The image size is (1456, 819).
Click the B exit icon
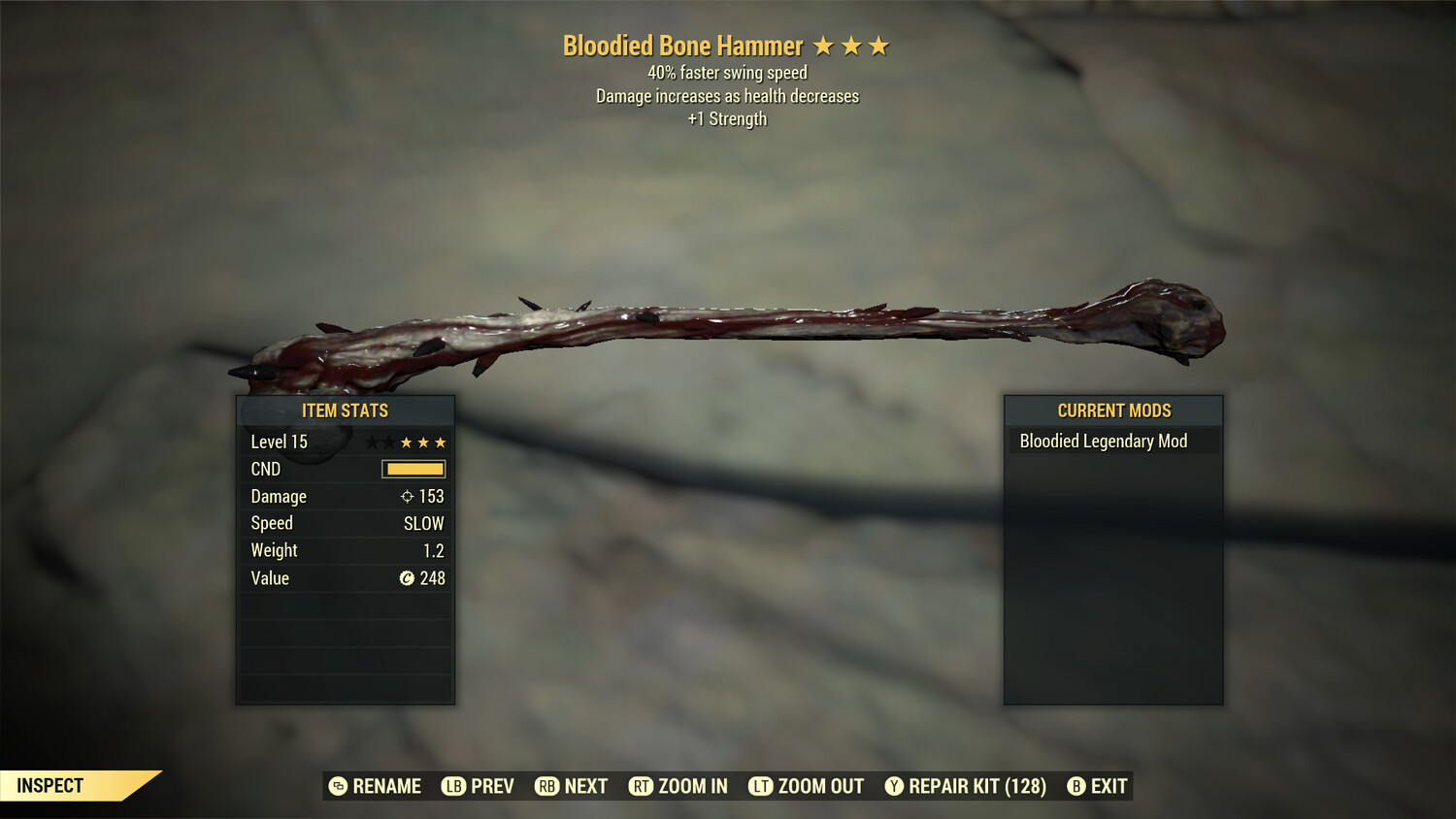1075,786
